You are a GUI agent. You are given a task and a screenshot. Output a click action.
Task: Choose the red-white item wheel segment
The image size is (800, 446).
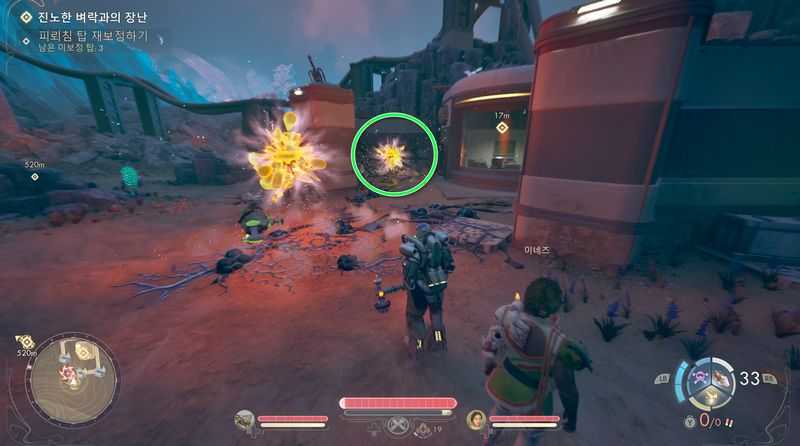coord(721,376)
